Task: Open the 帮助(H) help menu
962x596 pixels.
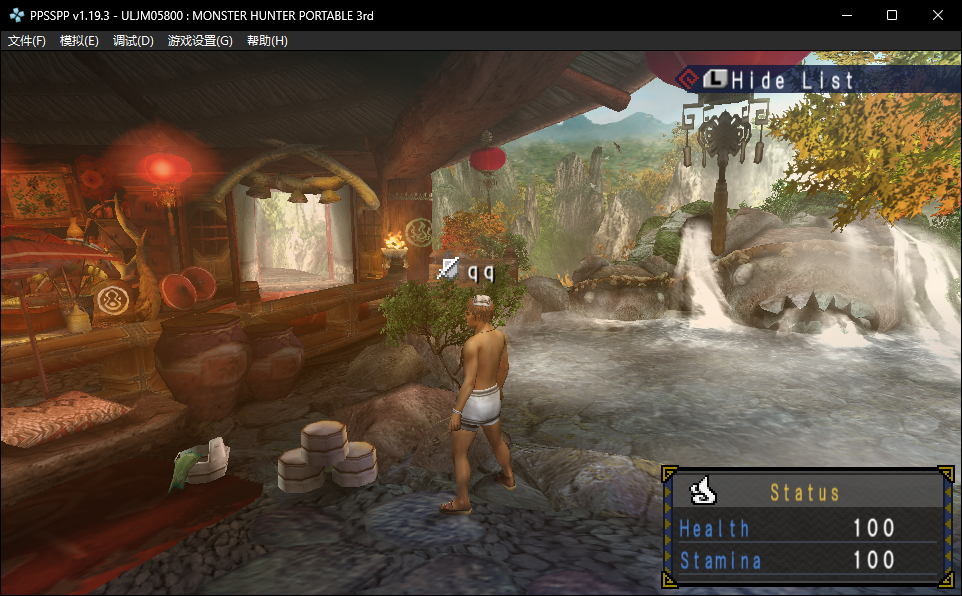Action: point(266,41)
